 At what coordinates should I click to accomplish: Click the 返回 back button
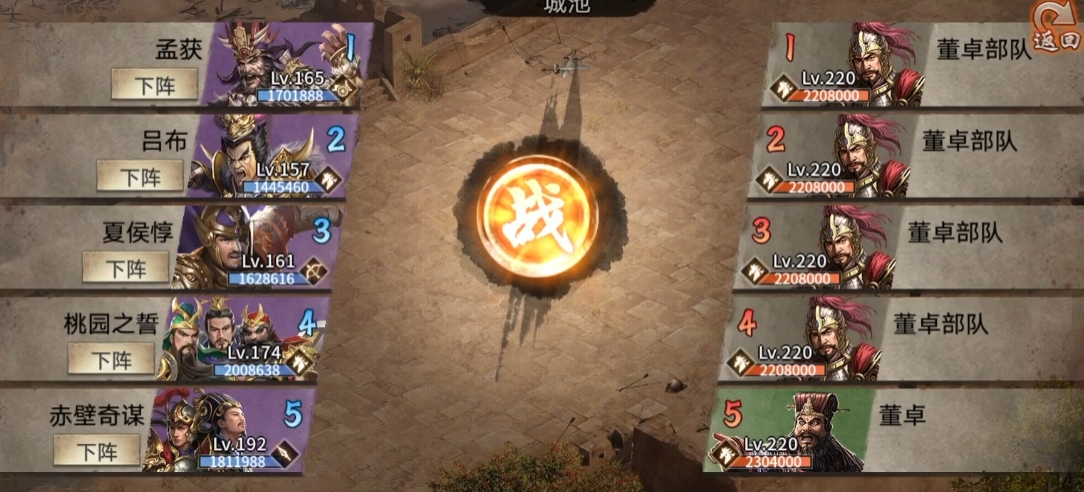[1056, 29]
